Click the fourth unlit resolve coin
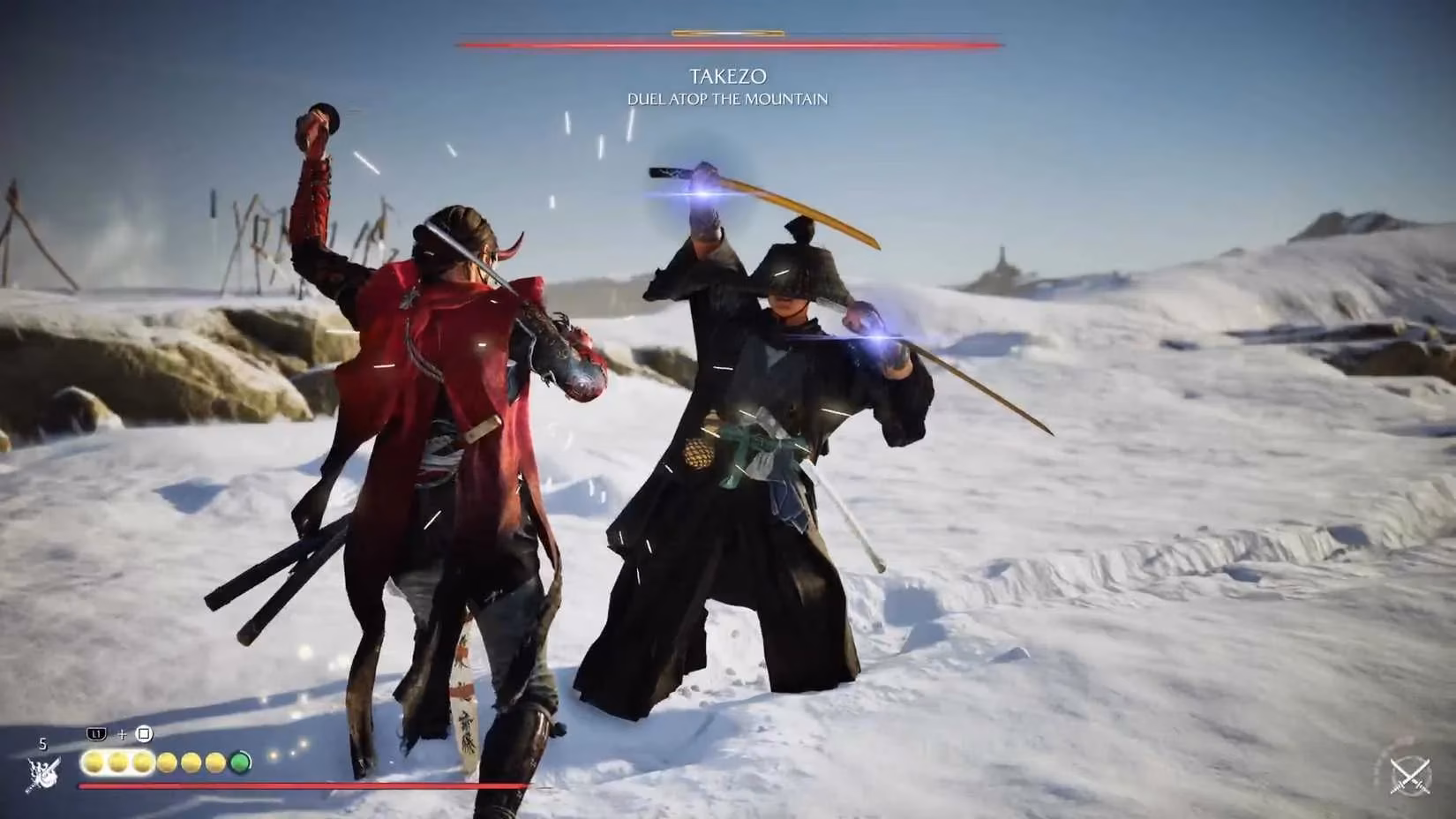Screen dimensions: 1456x819 pos(167,764)
